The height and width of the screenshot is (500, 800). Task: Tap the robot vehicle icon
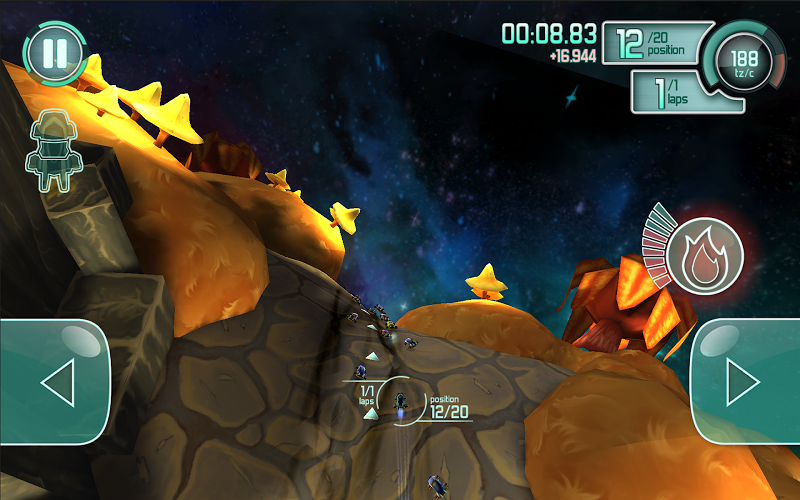click(51, 152)
